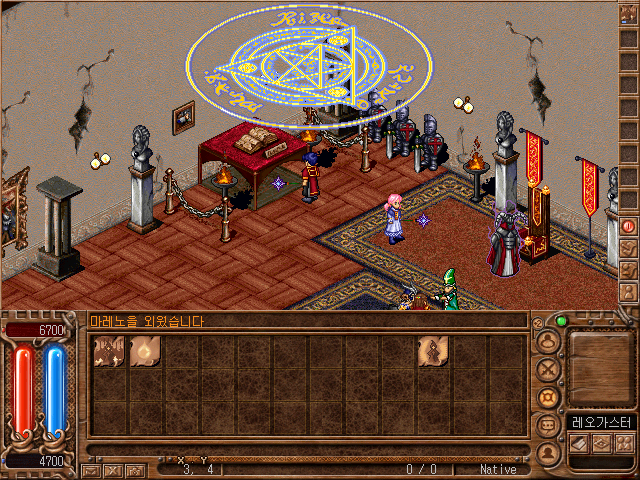Image resolution: width=640 pixels, height=480 pixels.
Task: Click the crossed swords round button
Action: click(547, 369)
